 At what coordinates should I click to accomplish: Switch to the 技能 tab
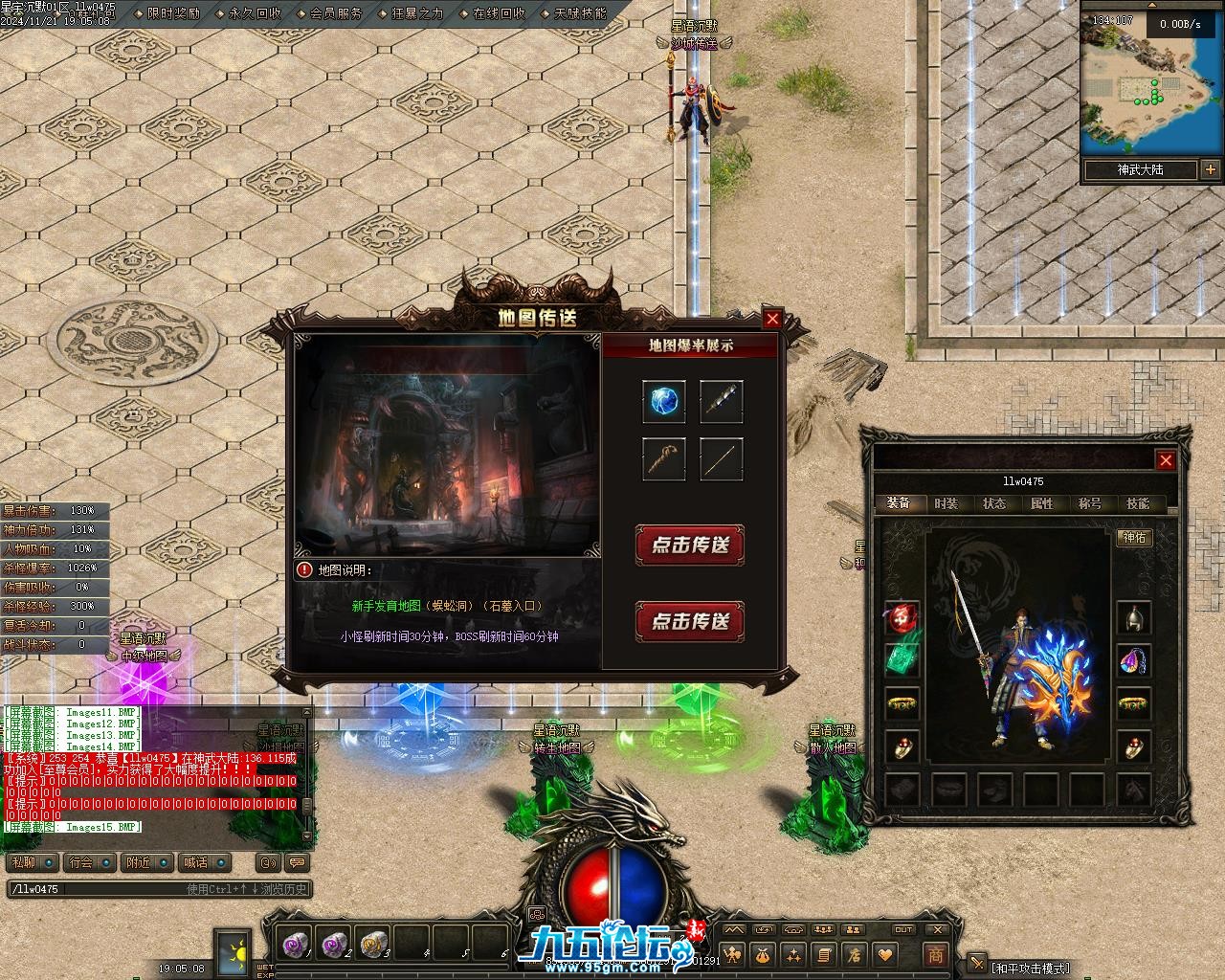coord(1137,503)
